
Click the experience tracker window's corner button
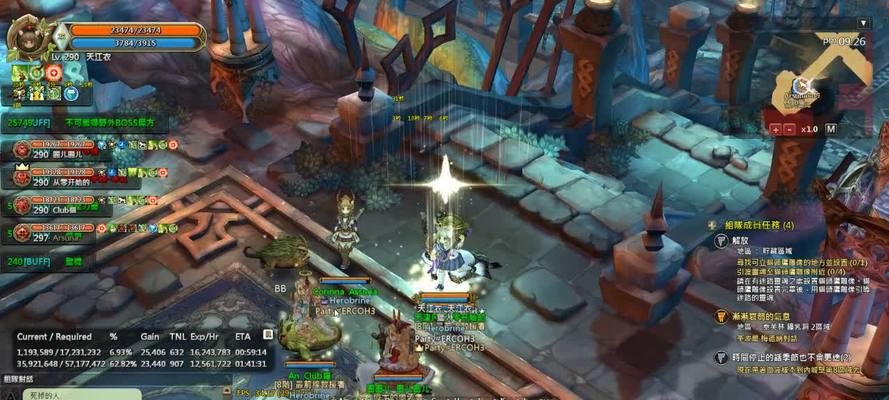(x=268, y=336)
